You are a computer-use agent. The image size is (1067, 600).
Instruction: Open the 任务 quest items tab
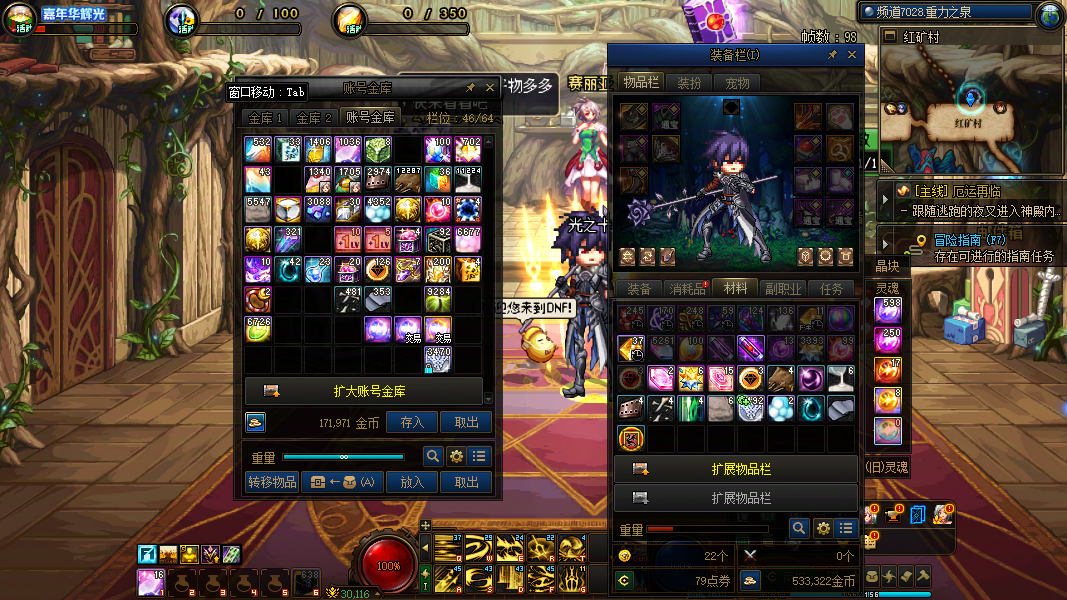[x=831, y=289]
